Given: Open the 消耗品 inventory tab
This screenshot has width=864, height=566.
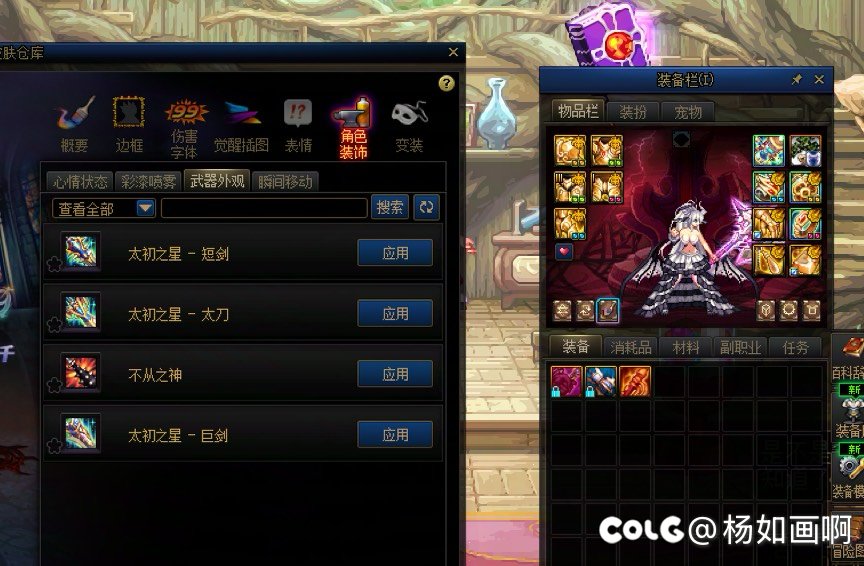Looking at the screenshot, I should [x=631, y=347].
